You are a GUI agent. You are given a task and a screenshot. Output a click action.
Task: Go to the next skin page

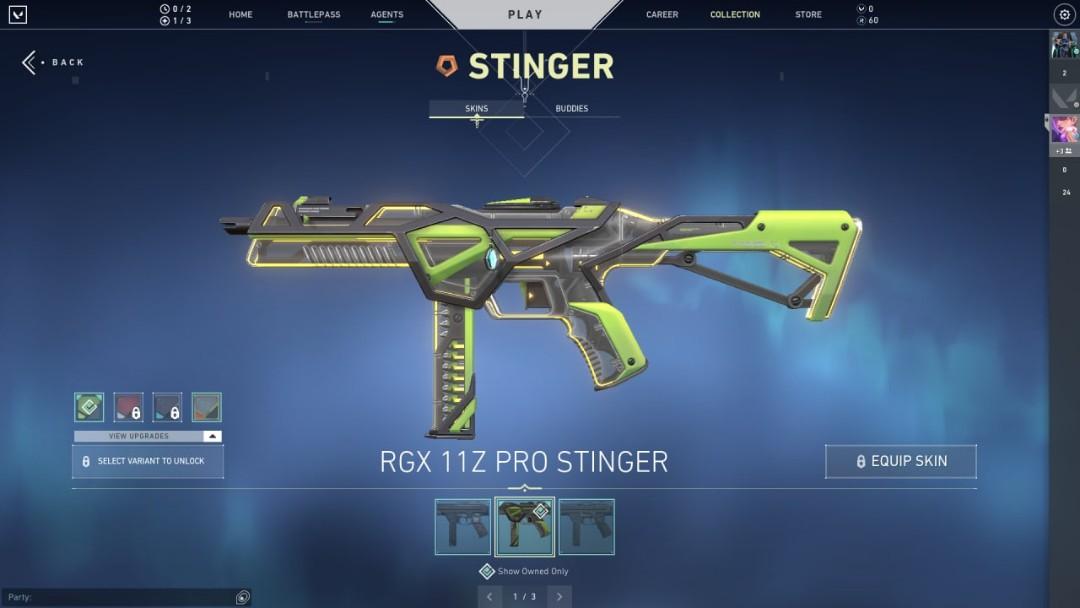[559, 597]
